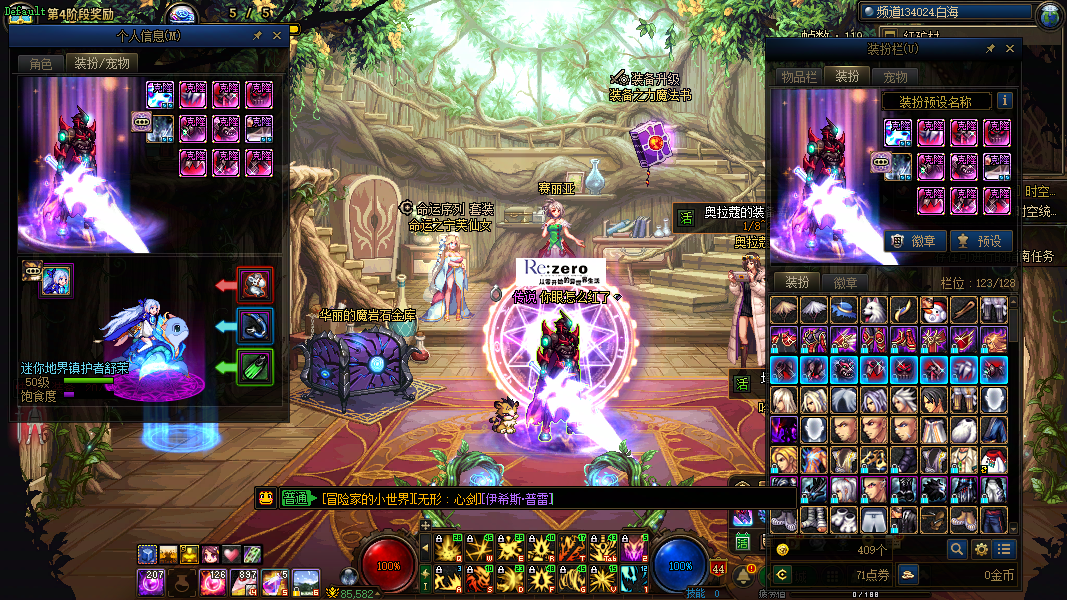The height and width of the screenshot is (600, 1067).
Task: Click the red pet equipment slot
Action: (x=254, y=285)
